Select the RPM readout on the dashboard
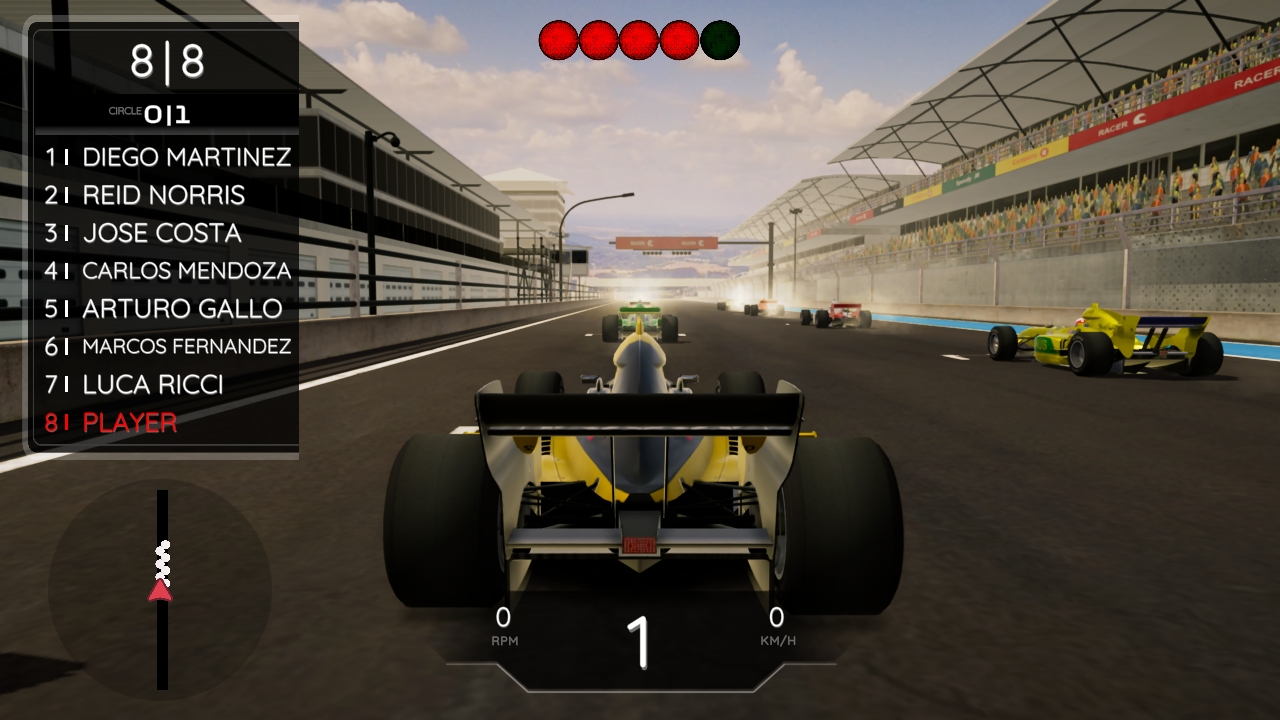Screen dimensions: 1280x720 coord(504,625)
